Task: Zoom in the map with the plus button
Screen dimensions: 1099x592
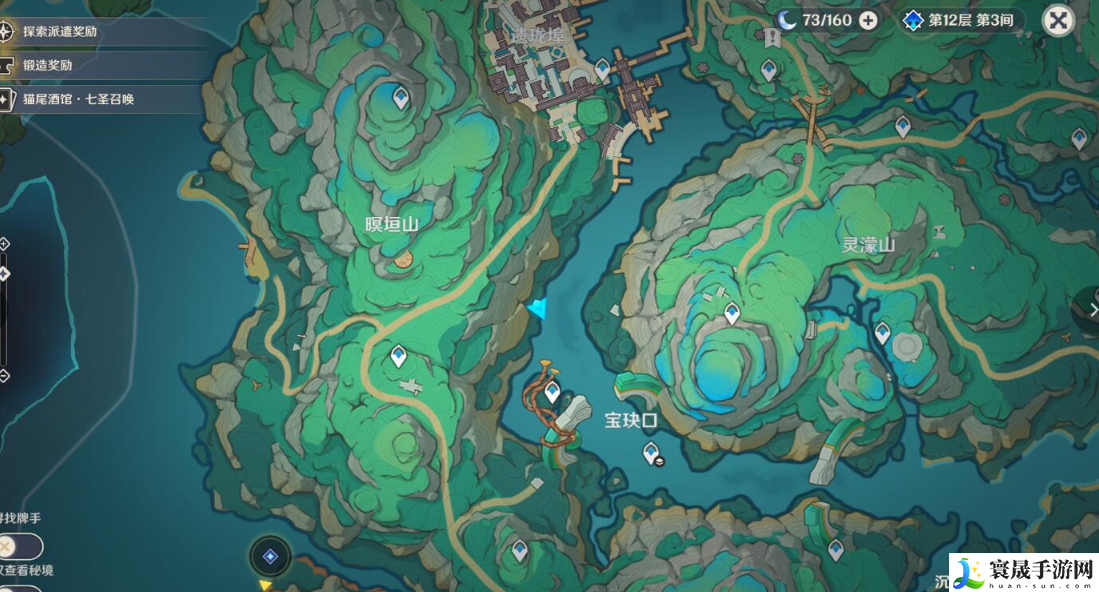Action: click(x=4, y=243)
